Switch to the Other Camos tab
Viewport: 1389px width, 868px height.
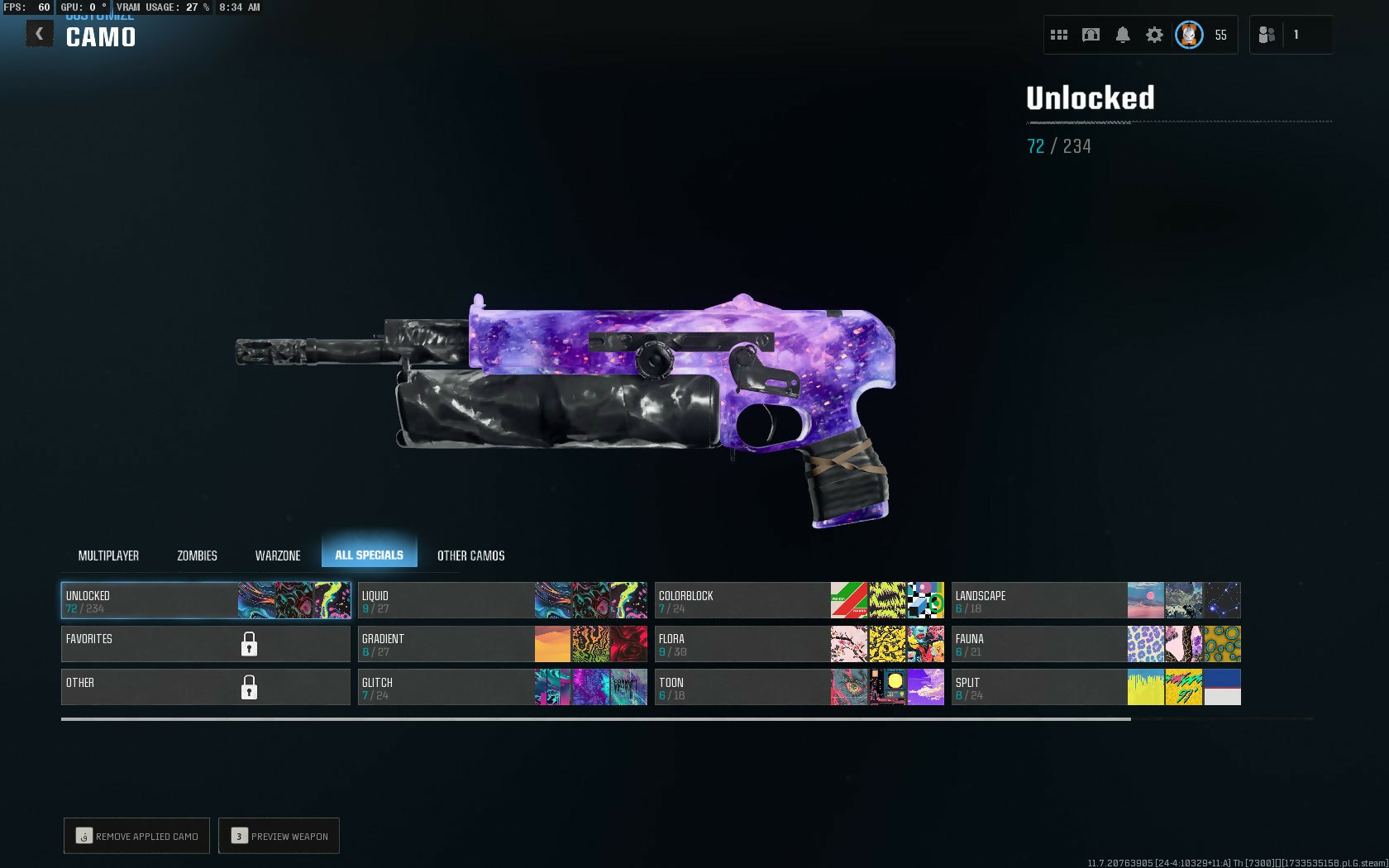point(470,556)
